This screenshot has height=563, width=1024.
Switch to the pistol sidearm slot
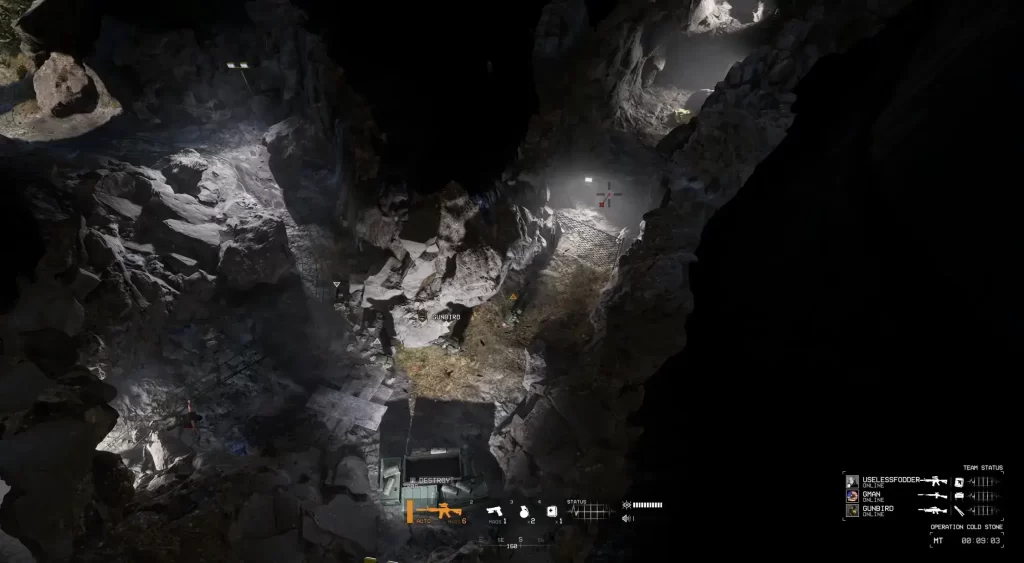click(495, 512)
